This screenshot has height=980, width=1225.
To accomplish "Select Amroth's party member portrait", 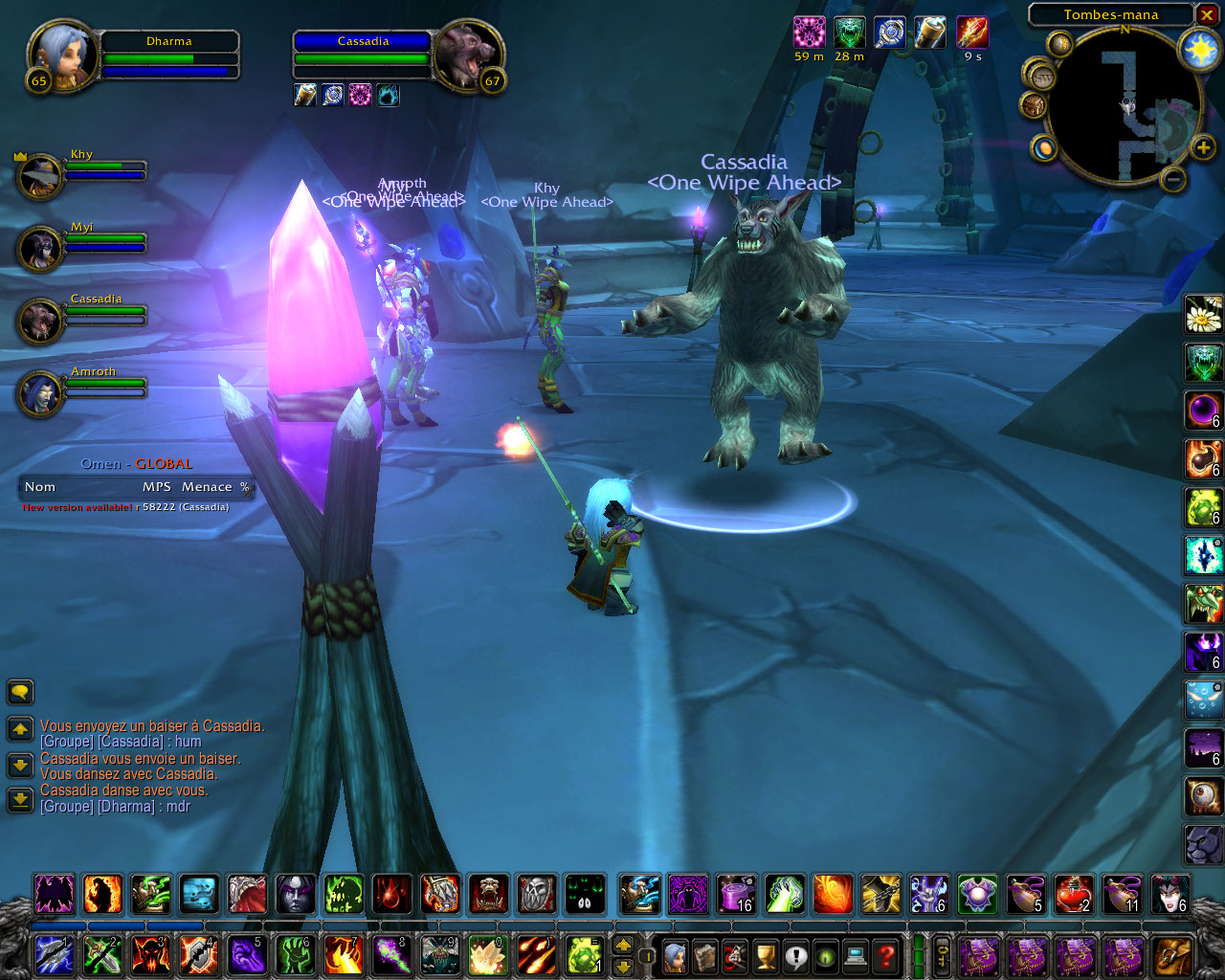I will point(40,393).
